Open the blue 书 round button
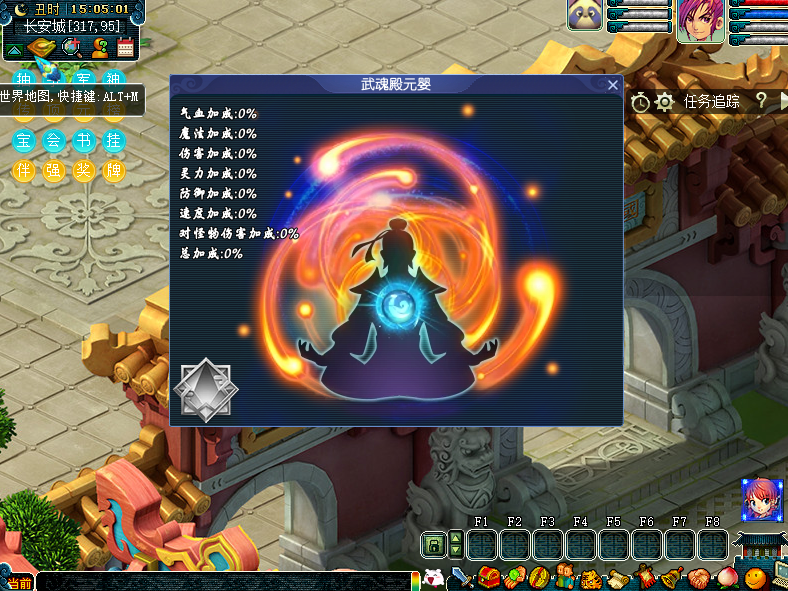This screenshot has width=788, height=591. tap(85, 141)
